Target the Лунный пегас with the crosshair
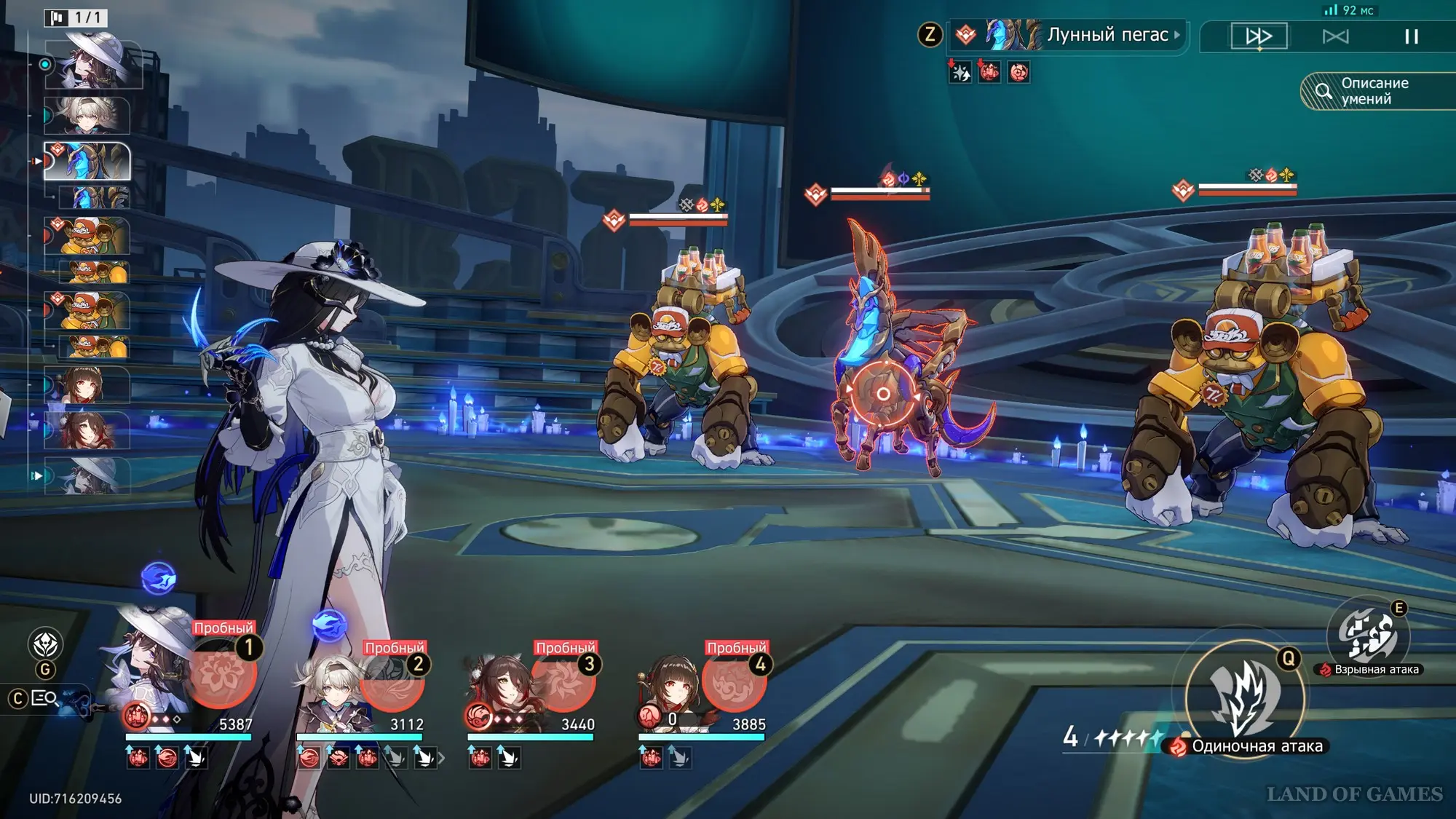 pos(882,394)
